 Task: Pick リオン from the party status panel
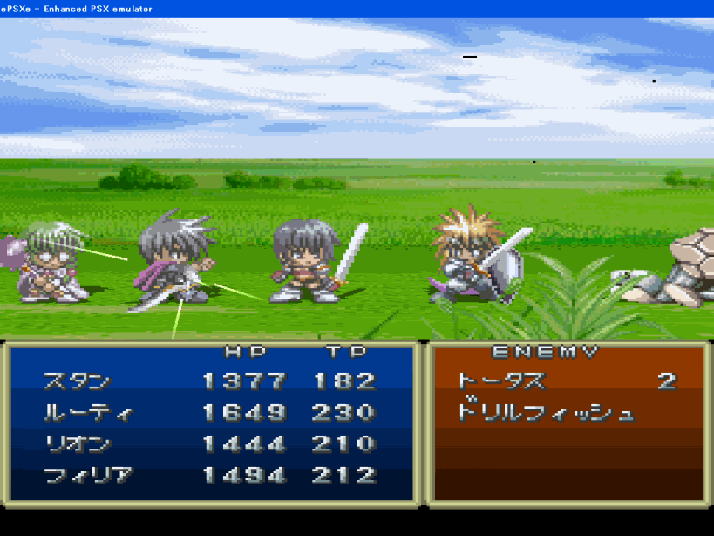coord(77,444)
